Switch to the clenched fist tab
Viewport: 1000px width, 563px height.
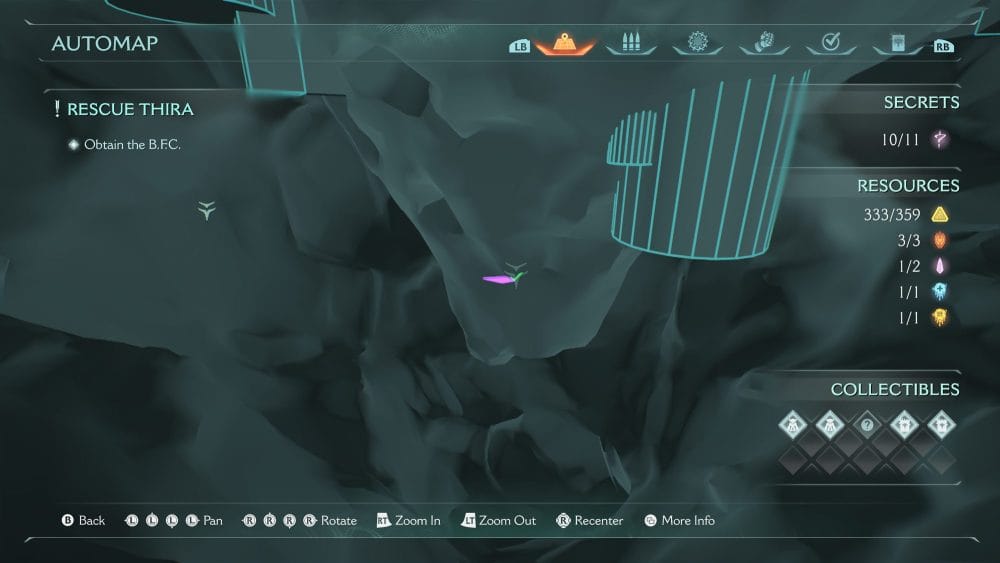tap(763, 43)
